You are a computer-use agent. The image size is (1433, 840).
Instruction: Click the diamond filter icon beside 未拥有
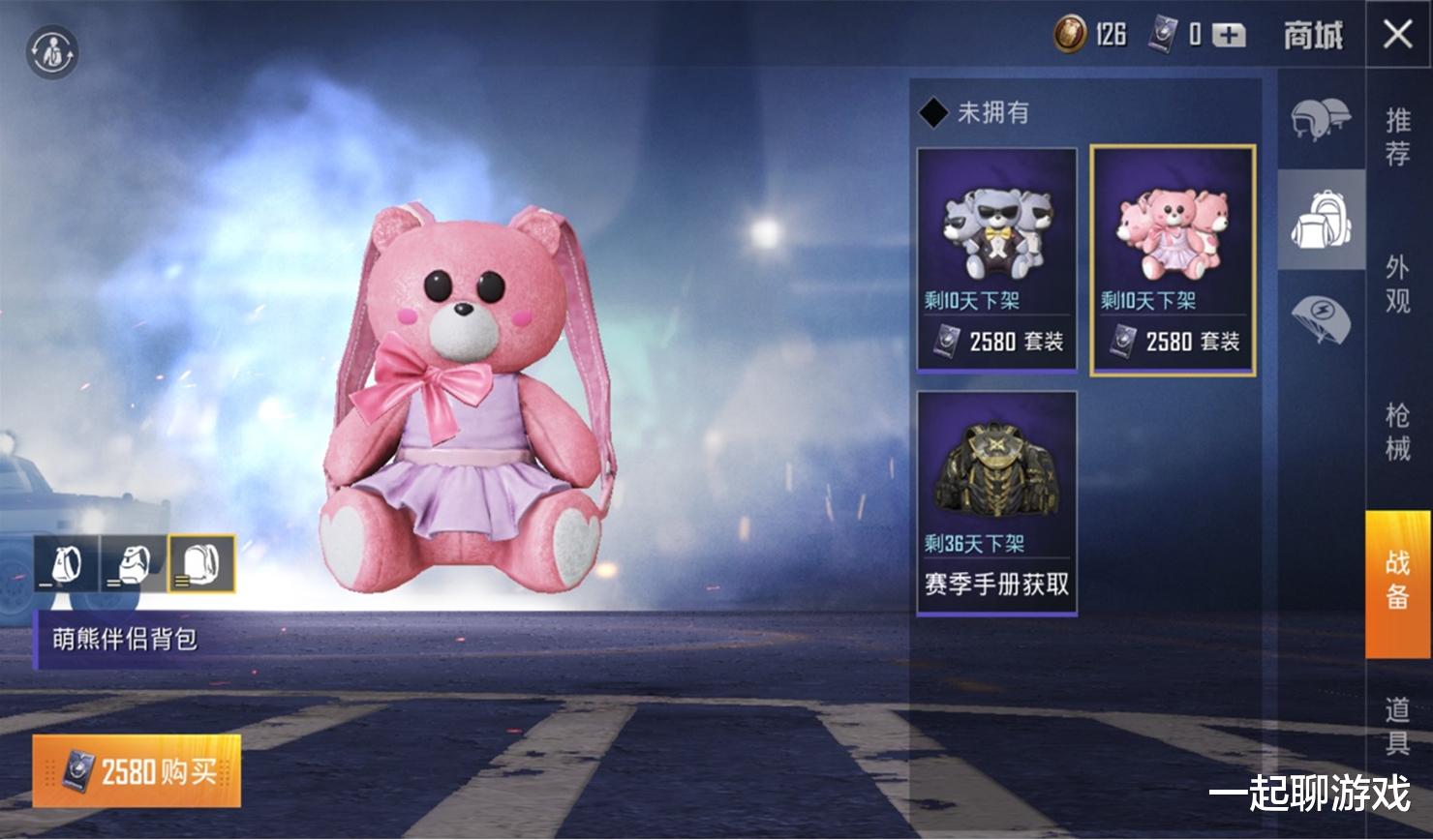[934, 112]
